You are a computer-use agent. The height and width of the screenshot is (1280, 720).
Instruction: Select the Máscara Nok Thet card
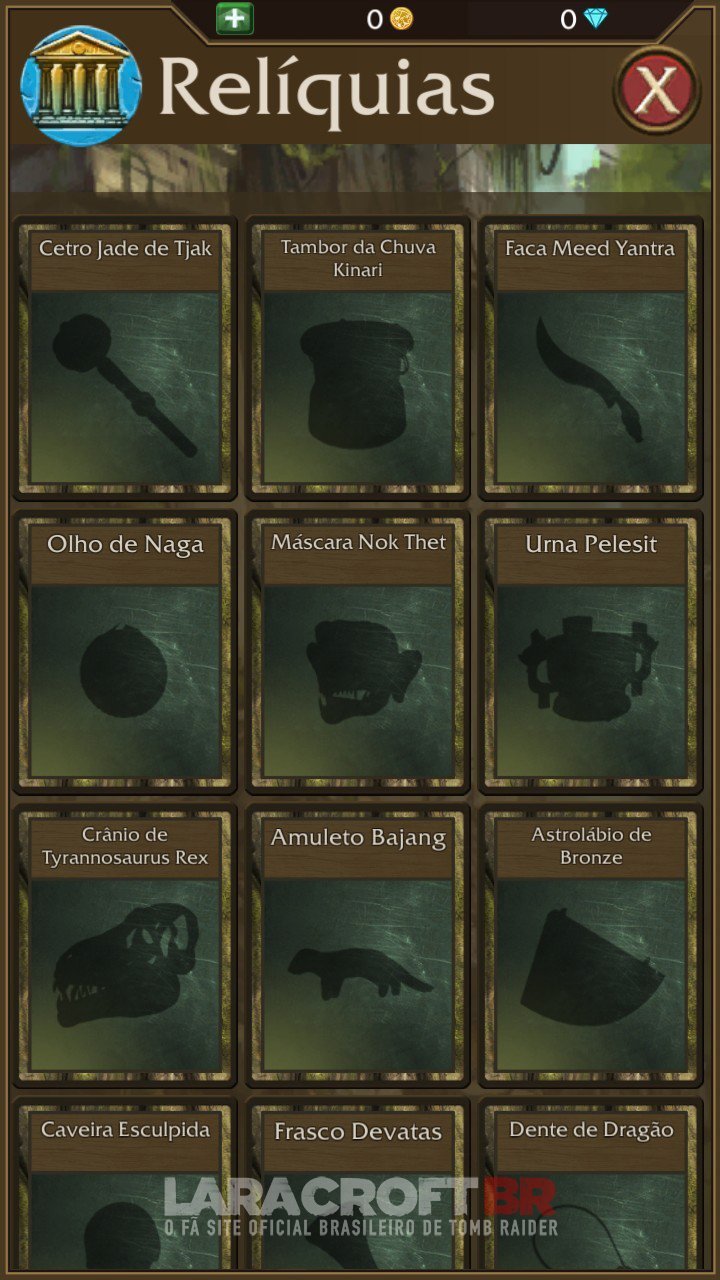point(358,652)
